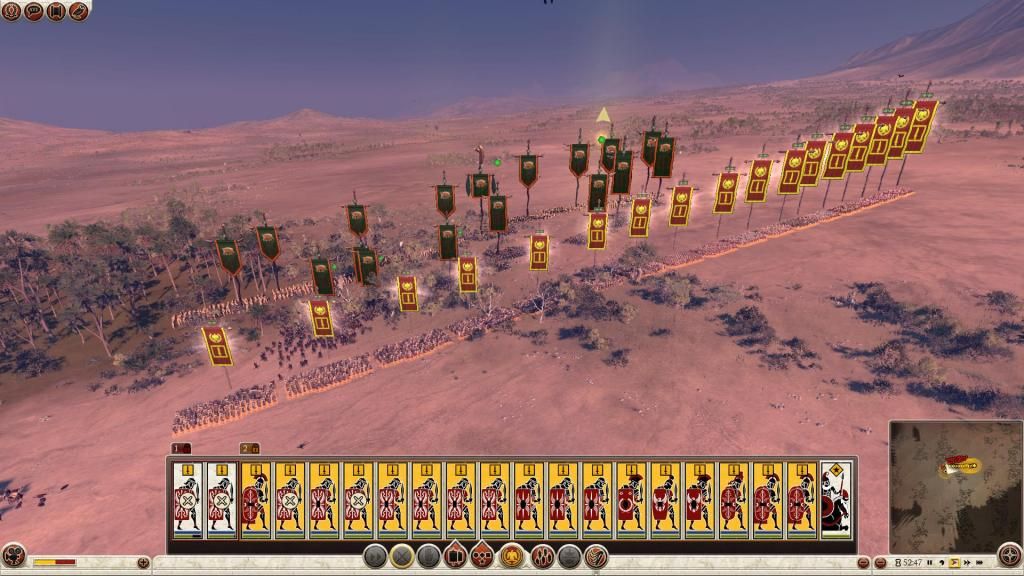This screenshot has width=1024, height=576.
Task: Set battle speed to fast forward
Action: click(x=968, y=563)
